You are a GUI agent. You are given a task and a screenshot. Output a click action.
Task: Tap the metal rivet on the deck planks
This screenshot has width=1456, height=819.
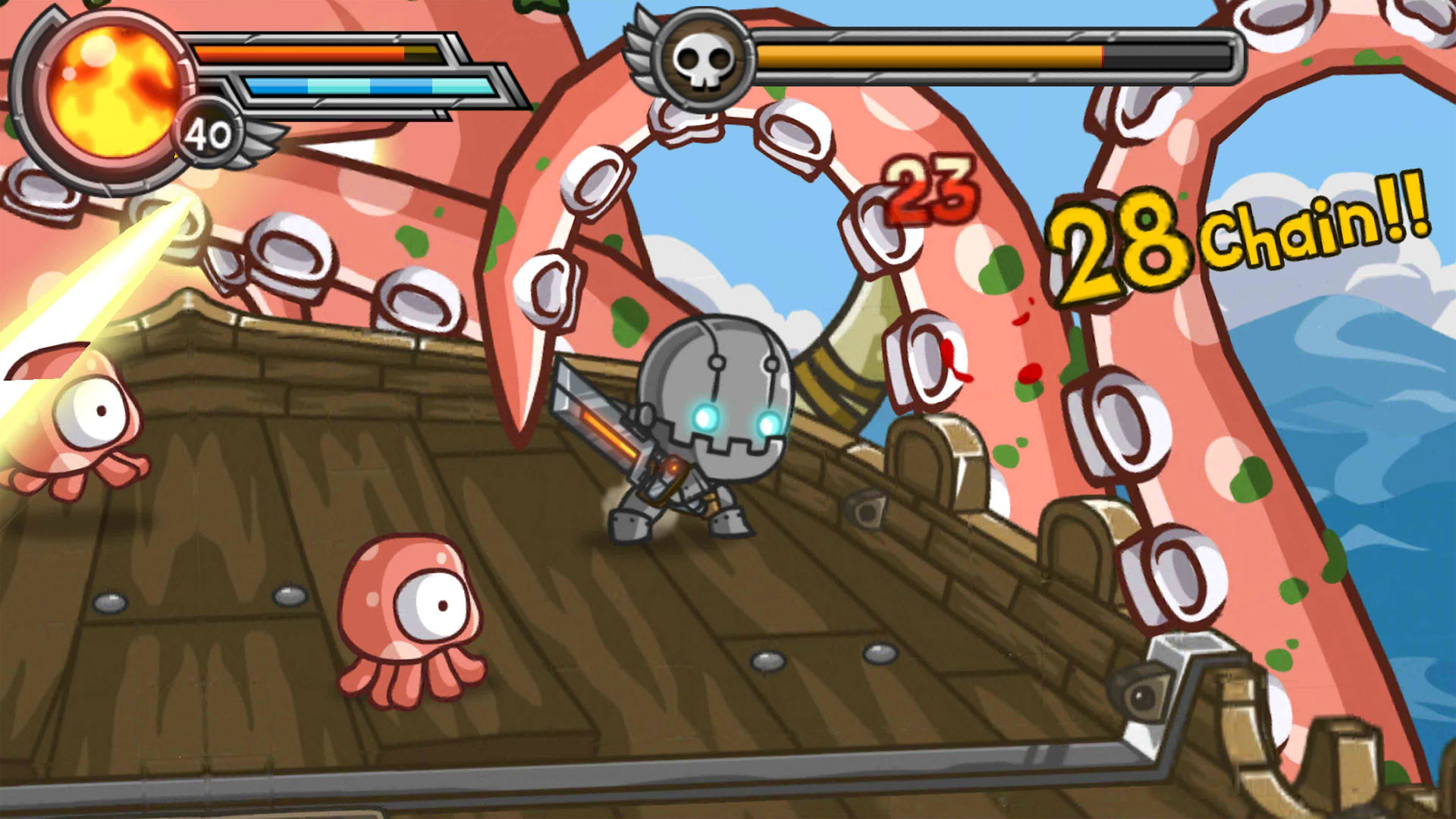pyautogui.click(x=111, y=604)
